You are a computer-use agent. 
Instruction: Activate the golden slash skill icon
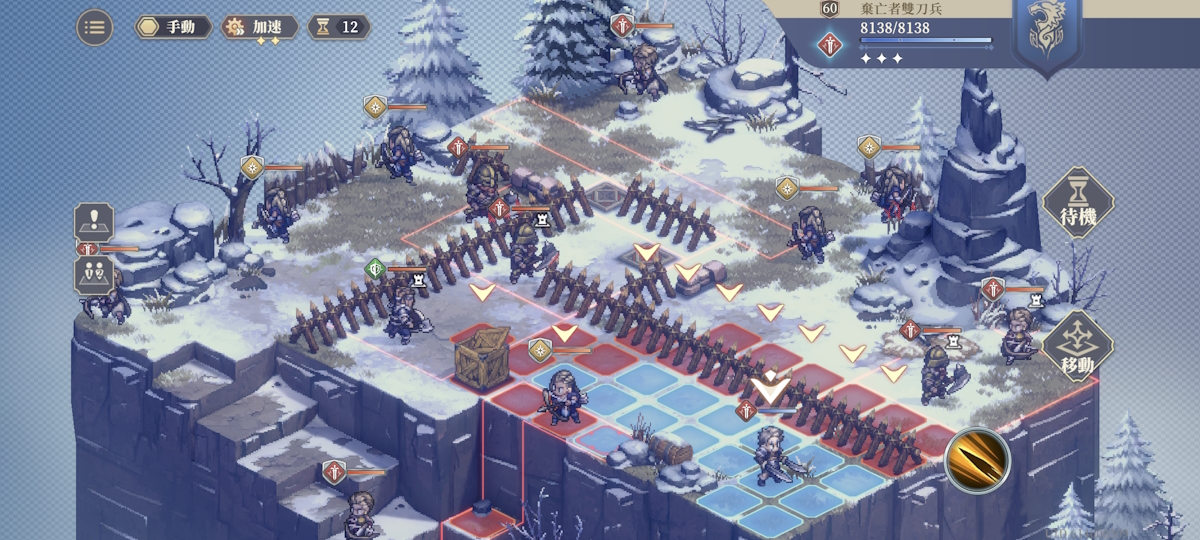(977, 459)
